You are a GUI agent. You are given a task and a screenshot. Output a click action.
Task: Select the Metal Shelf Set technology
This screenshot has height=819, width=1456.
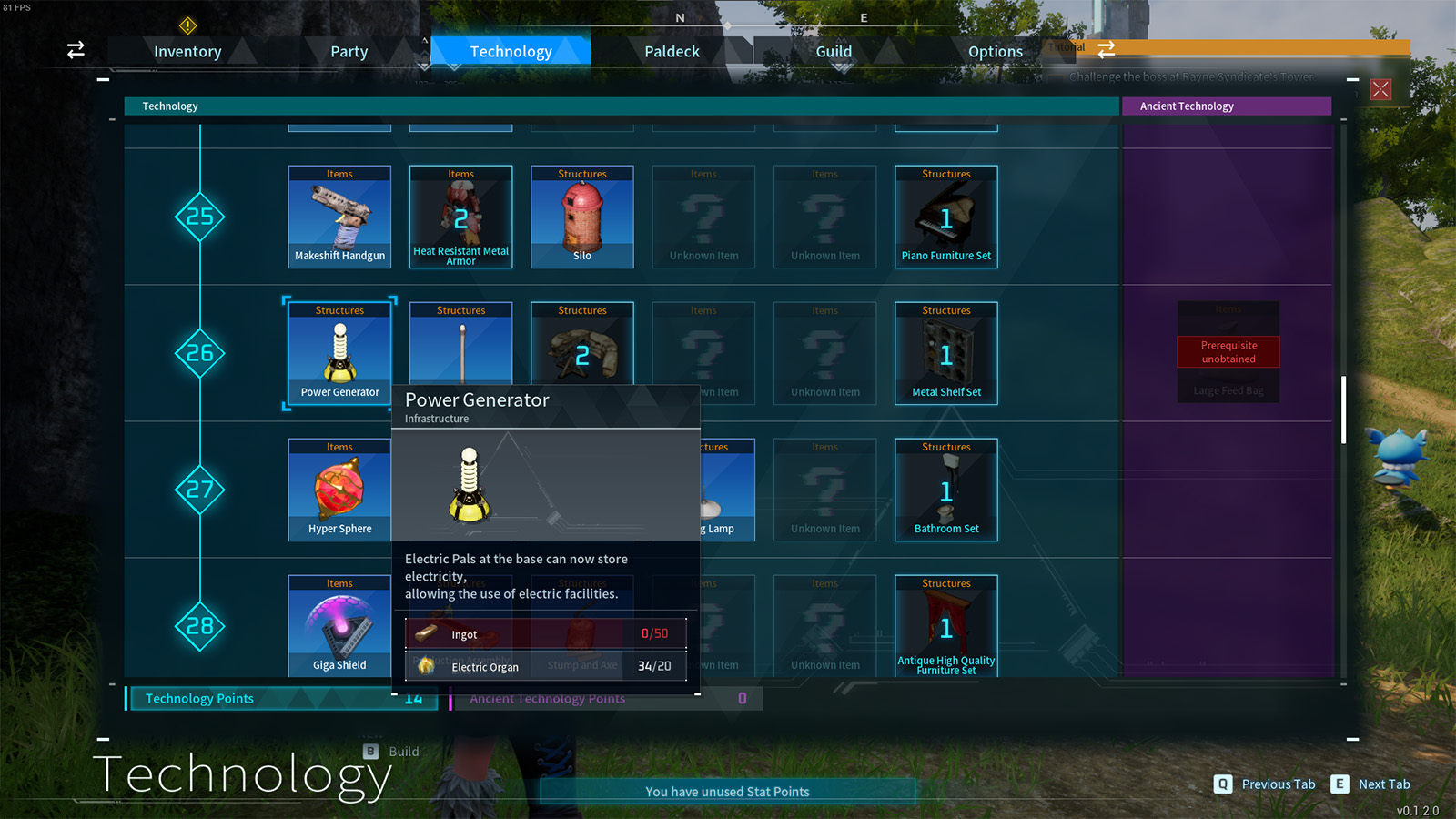tap(946, 353)
